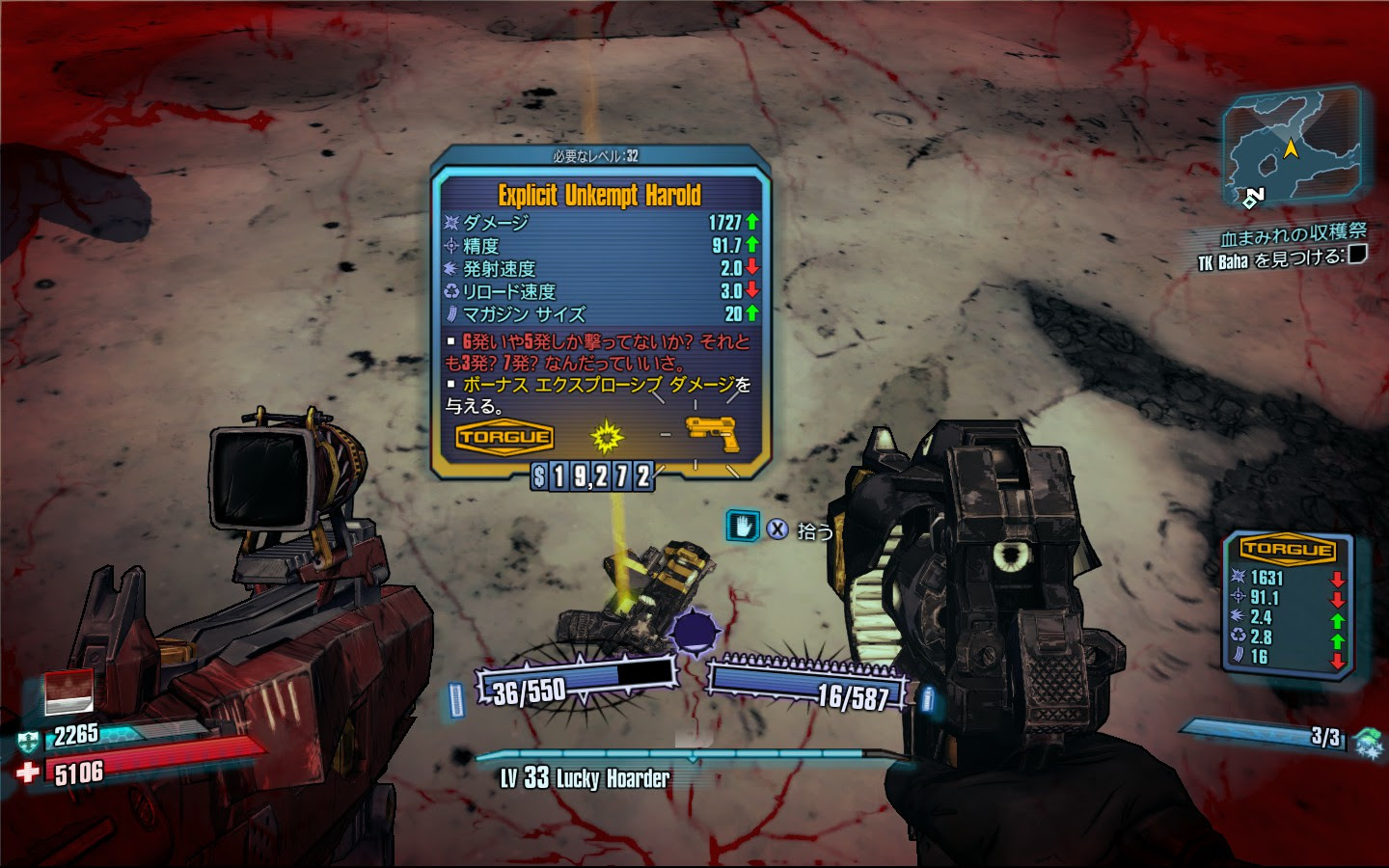This screenshot has height=868, width=1389.
Task: Open the minimap
Action: pyautogui.click(x=1291, y=147)
